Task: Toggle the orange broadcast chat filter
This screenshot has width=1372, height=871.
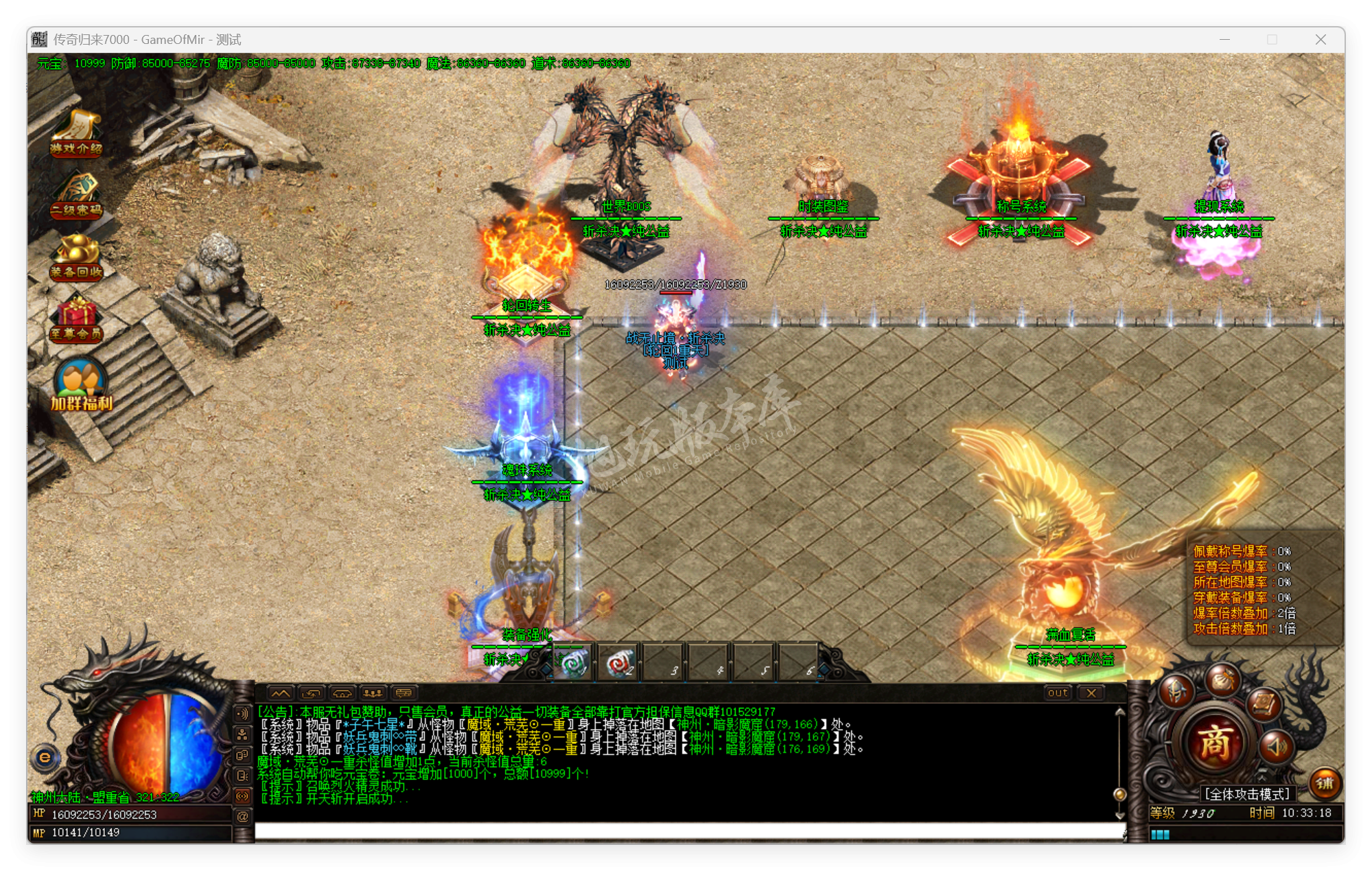Action: click(x=242, y=798)
